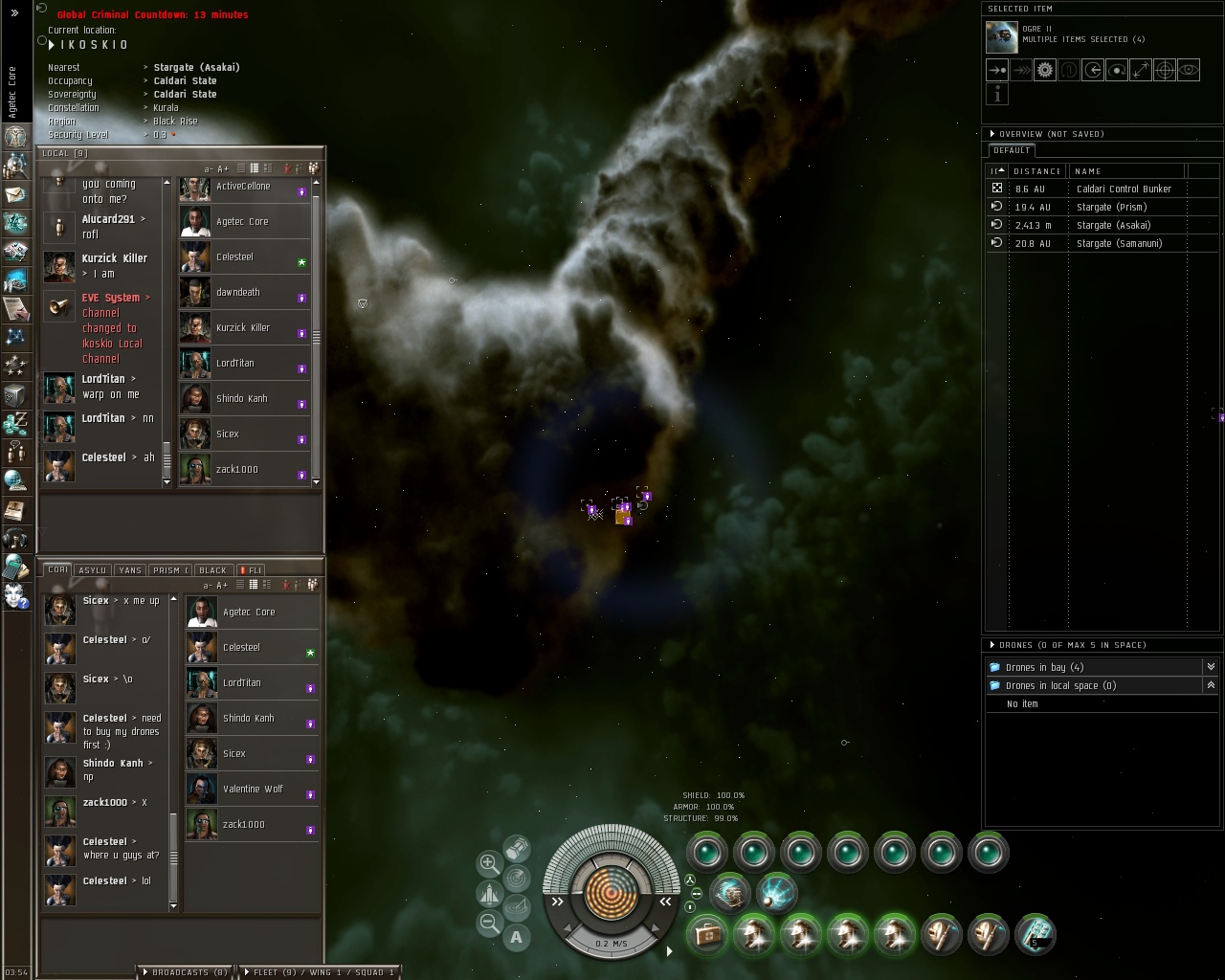Select Stargate (Asakai) in the overview

(x=1113, y=225)
